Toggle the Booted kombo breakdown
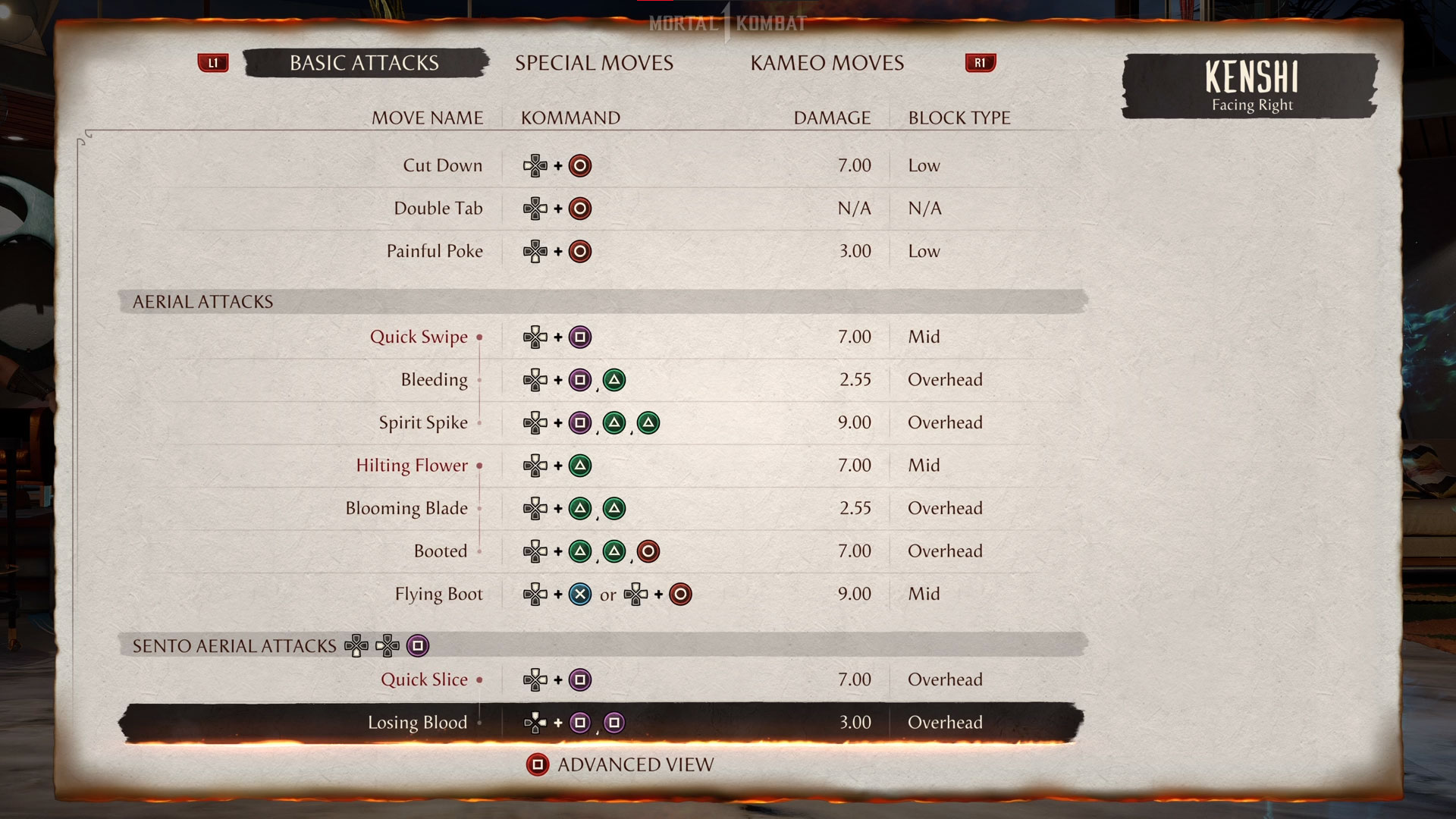Viewport: 1456px width, 819px height. coord(479,551)
